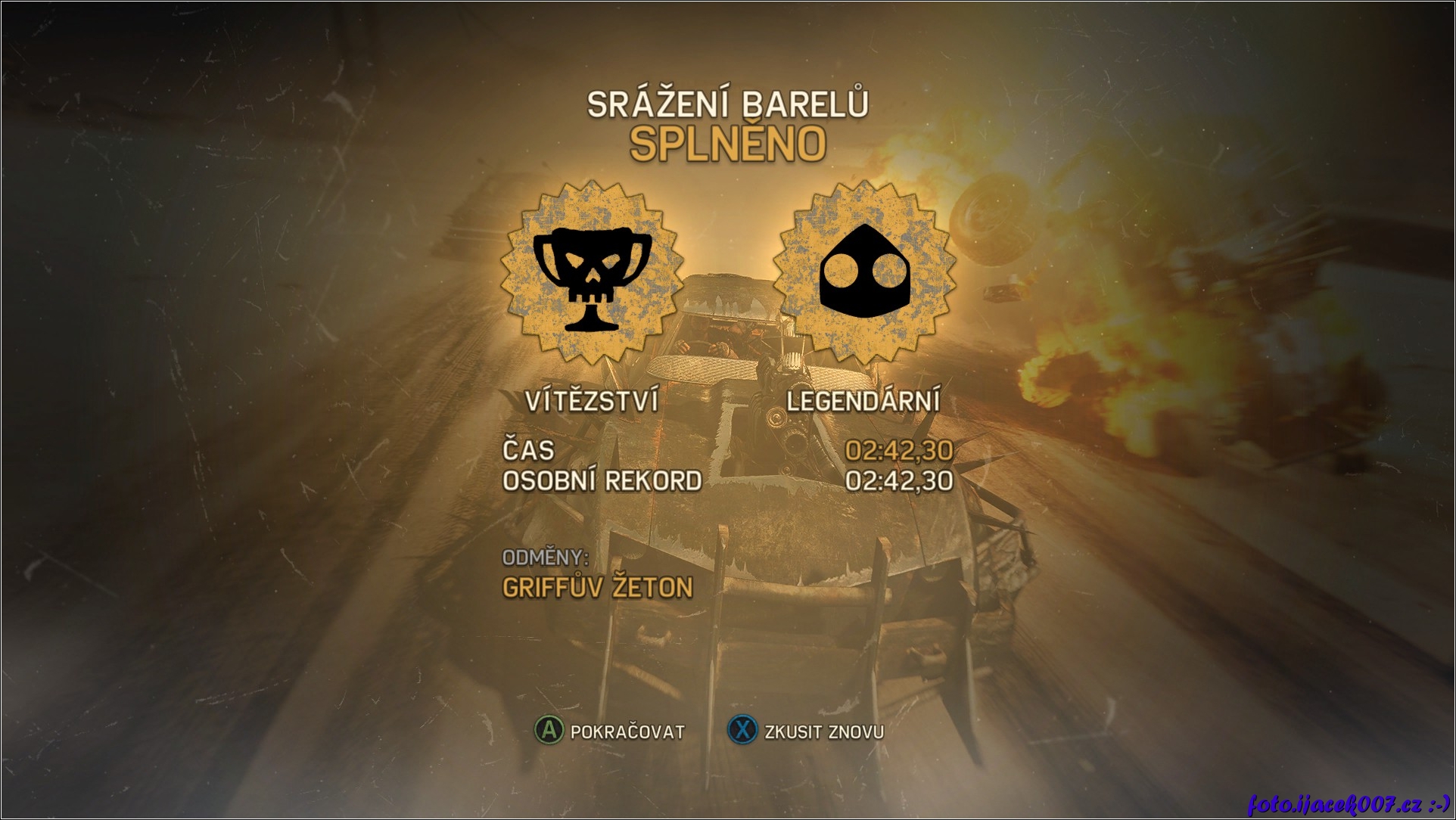Retry the race via Zkusit znovu
Image resolution: width=1456 pixels, height=820 pixels.
pos(805,731)
